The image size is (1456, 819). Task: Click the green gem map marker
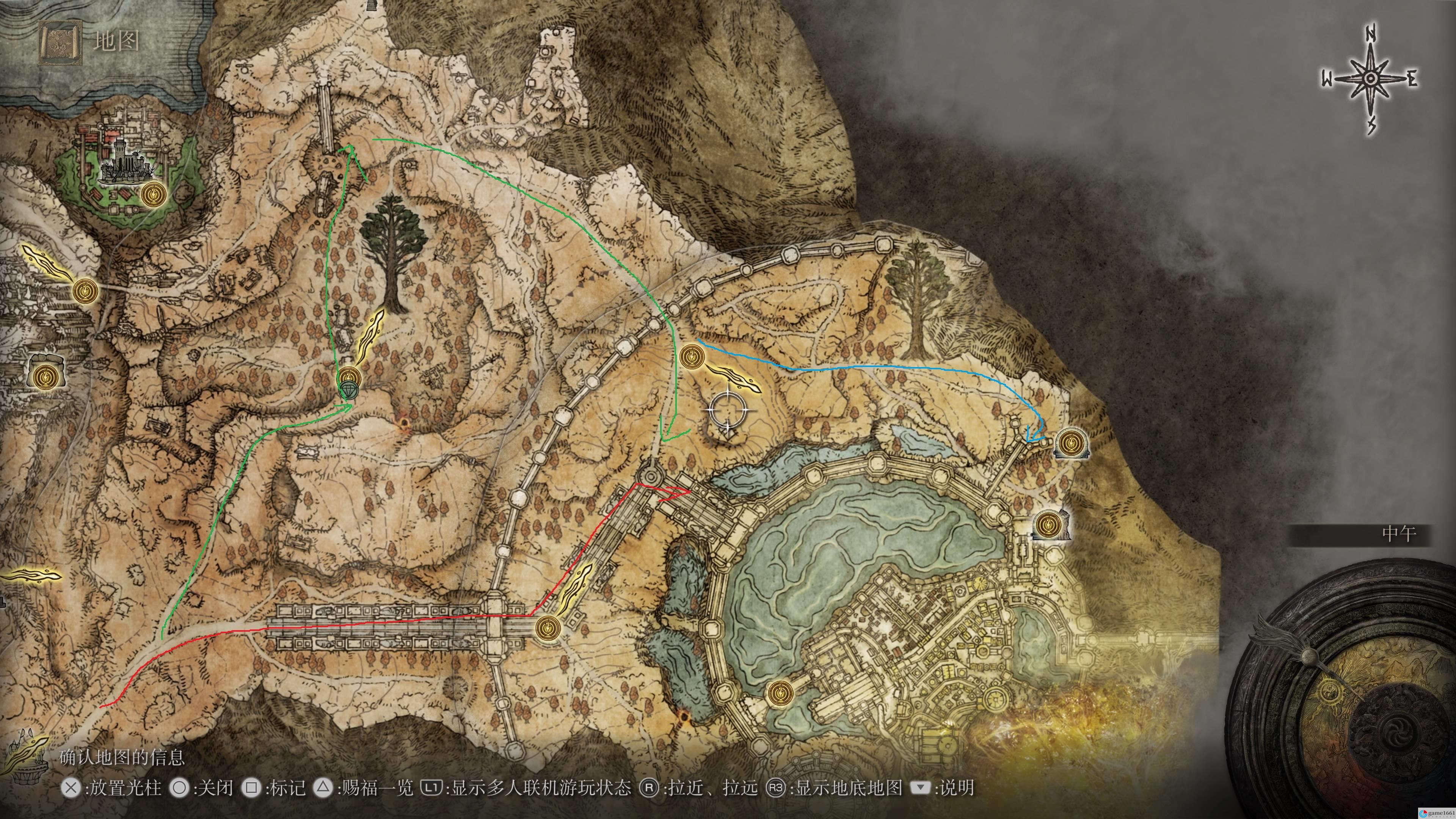pyautogui.click(x=348, y=390)
